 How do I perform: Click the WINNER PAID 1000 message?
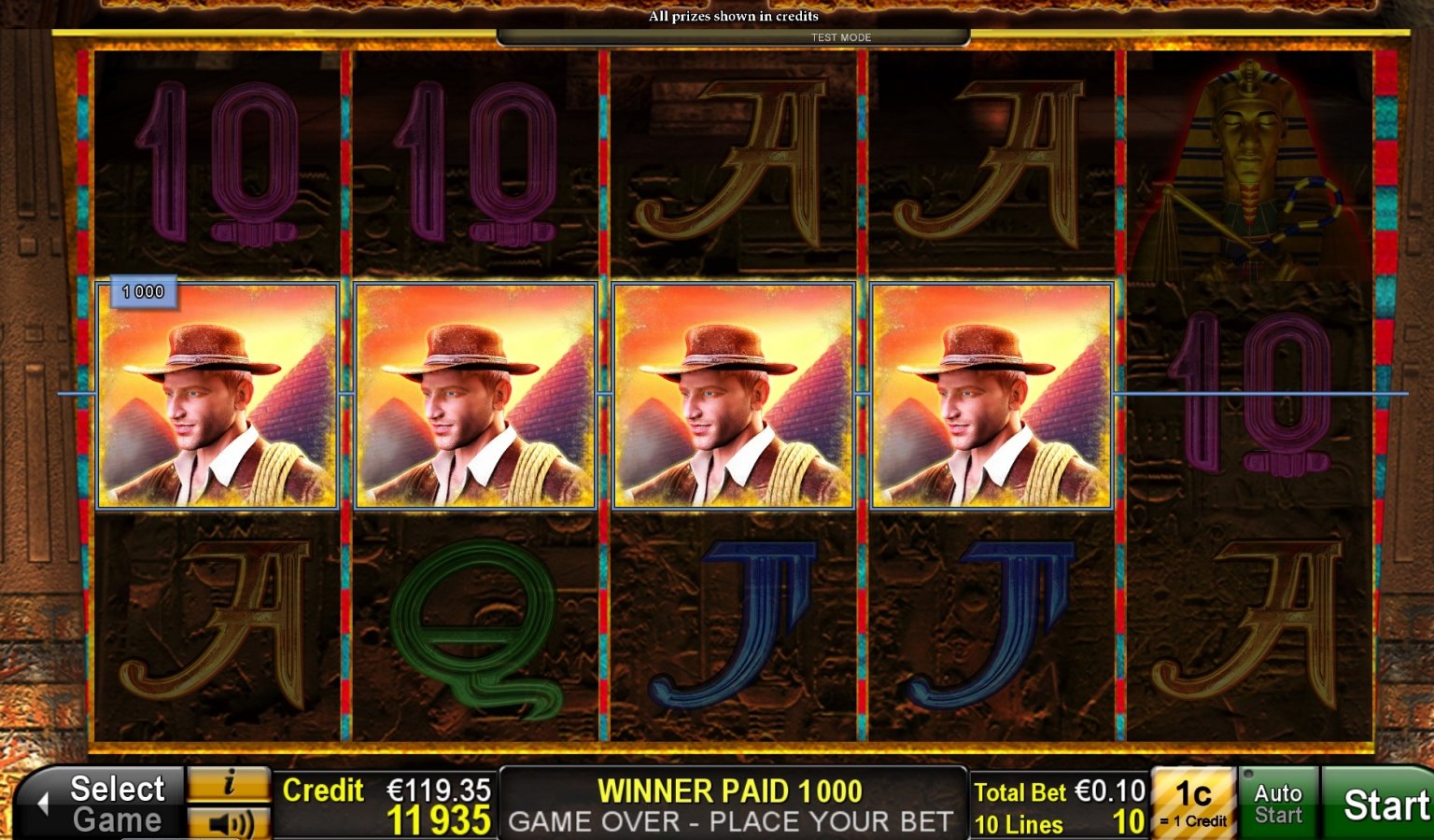[732, 790]
